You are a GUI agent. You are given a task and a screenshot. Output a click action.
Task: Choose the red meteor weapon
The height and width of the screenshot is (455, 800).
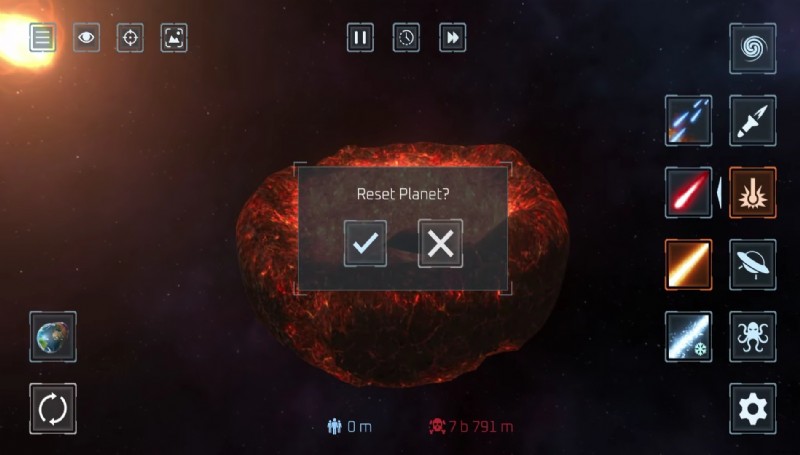(x=689, y=192)
